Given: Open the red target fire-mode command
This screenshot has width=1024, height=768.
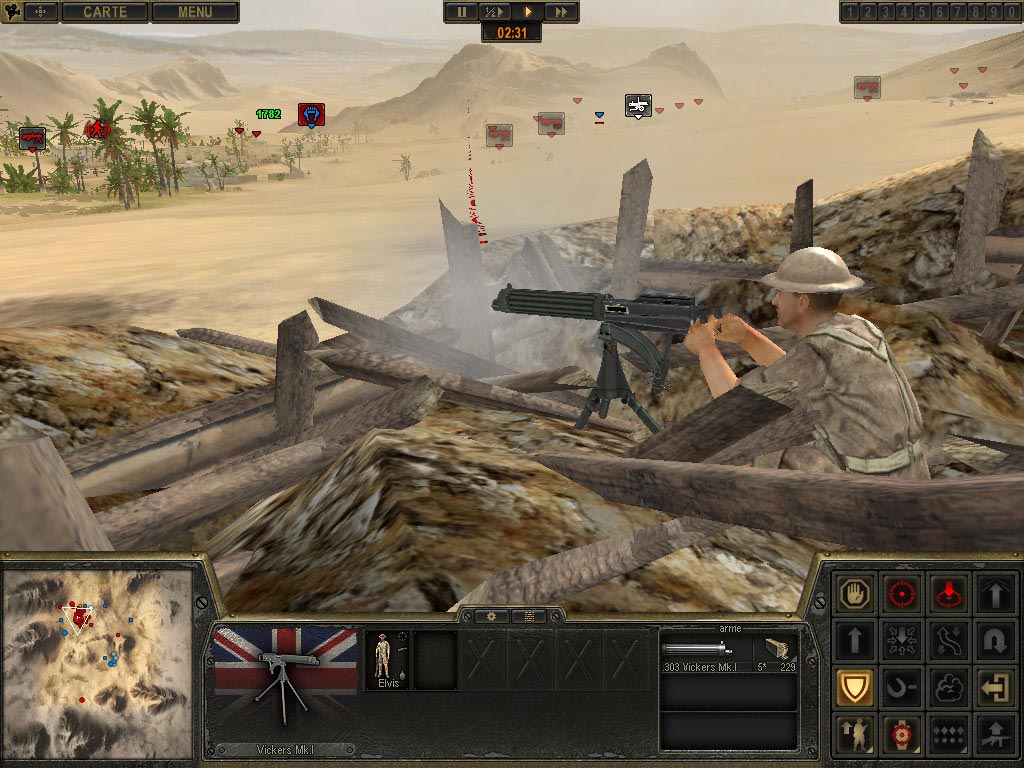Looking at the screenshot, I should (903, 734).
